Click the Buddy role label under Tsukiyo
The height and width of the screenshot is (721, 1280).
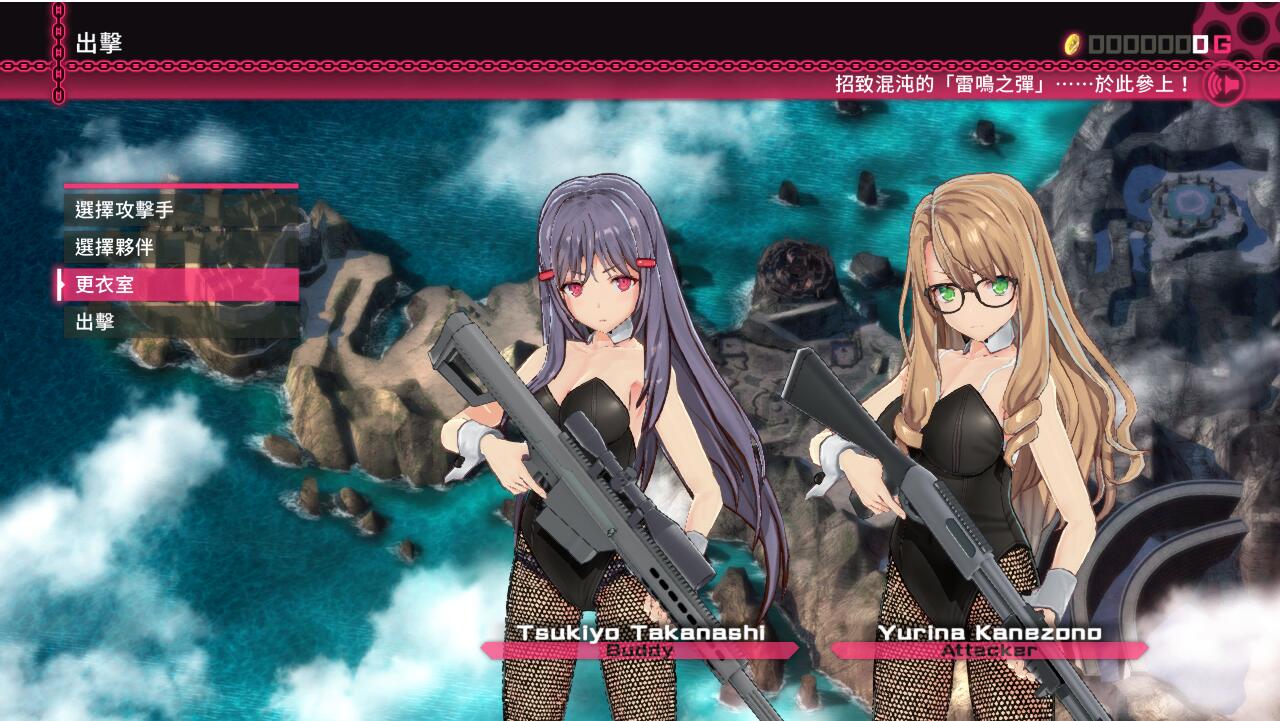pyautogui.click(x=637, y=651)
